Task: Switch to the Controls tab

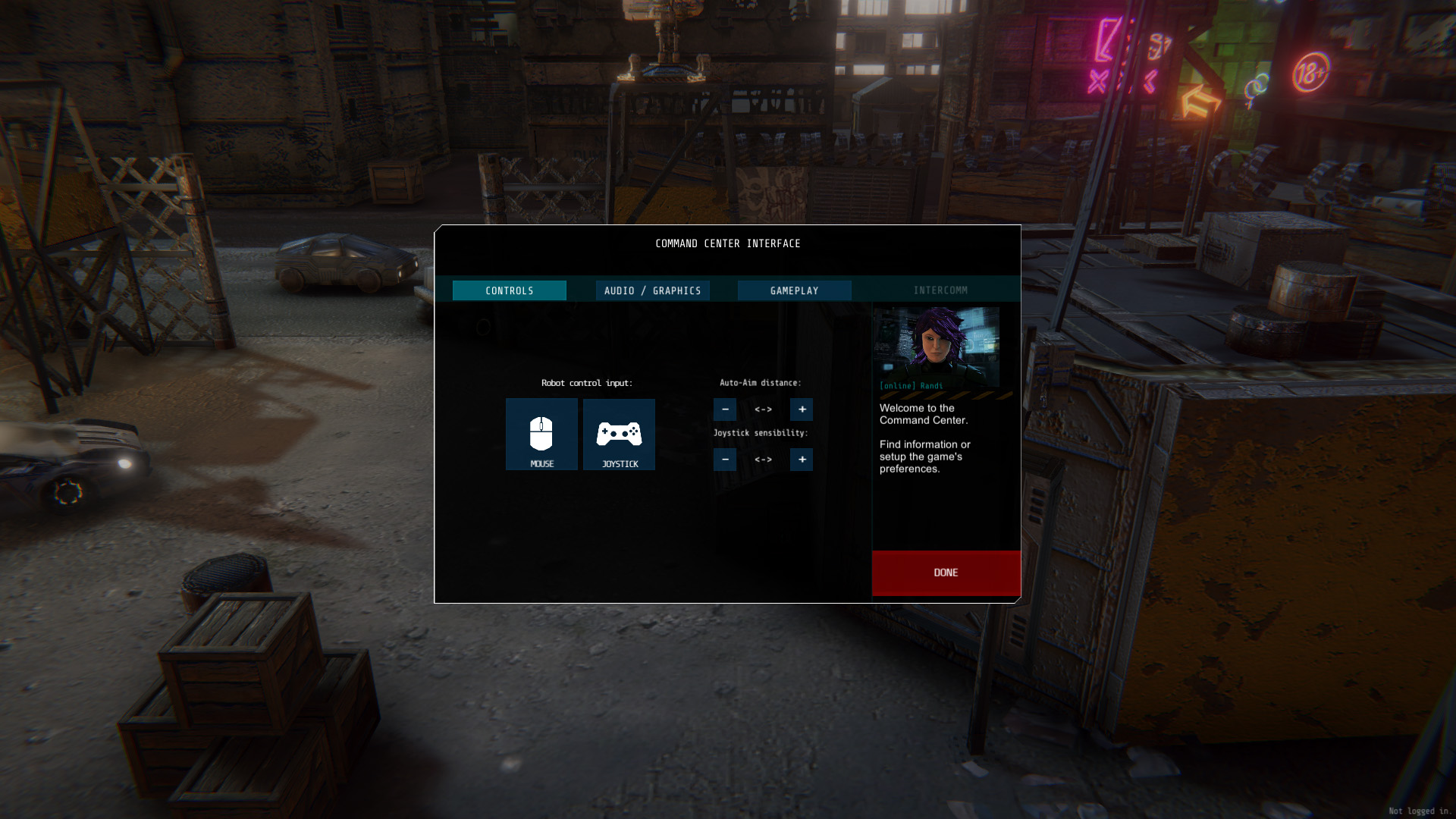Action: (x=509, y=290)
